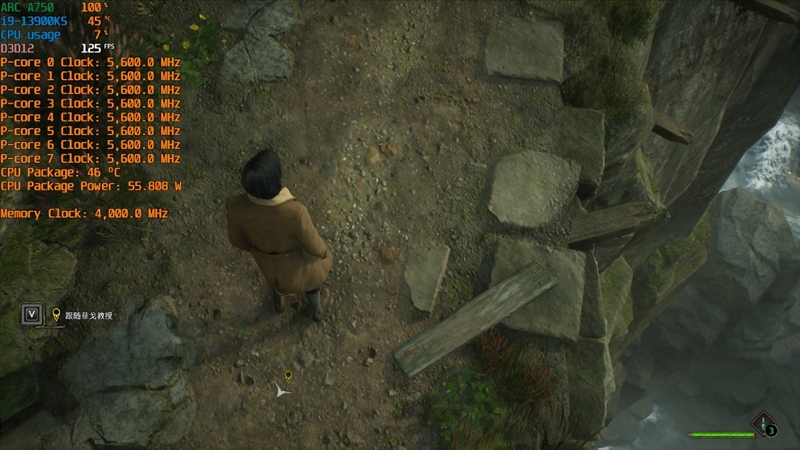Select the green healing potion slot
The image size is (800, 450).
765,424
